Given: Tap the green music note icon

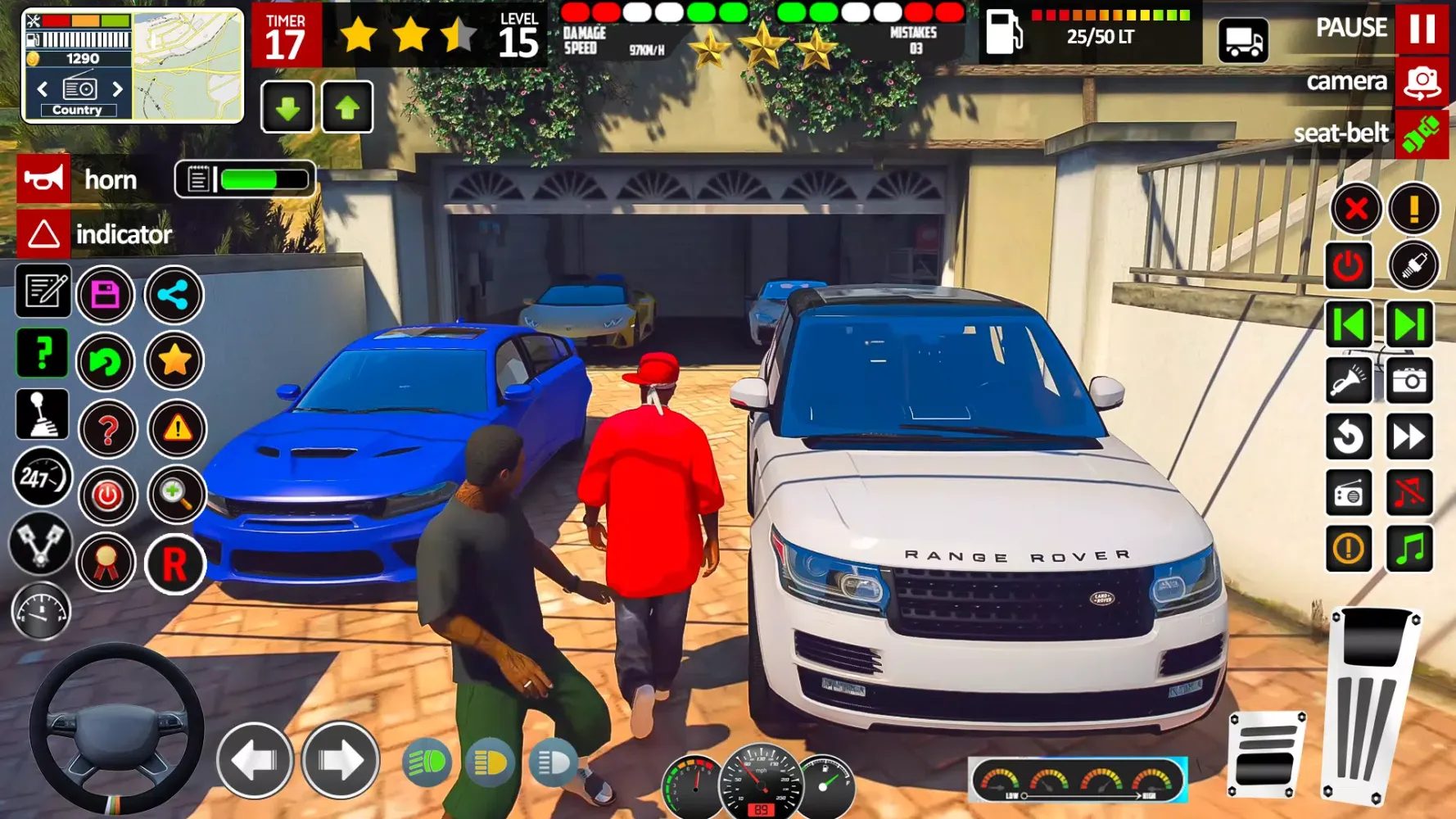Looking at the screenshot, I should click(1409, 548).
